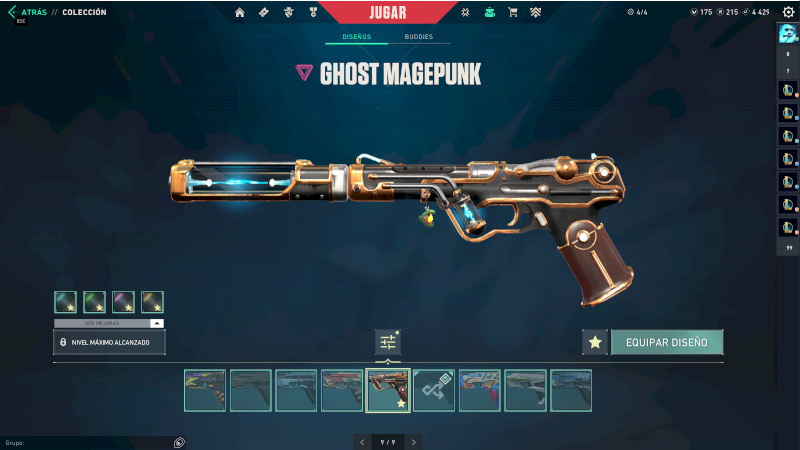Go to the previous skin page arrow
Viewport: 800px width, 450px height.
pyautogui.click(x=361, y=441)
